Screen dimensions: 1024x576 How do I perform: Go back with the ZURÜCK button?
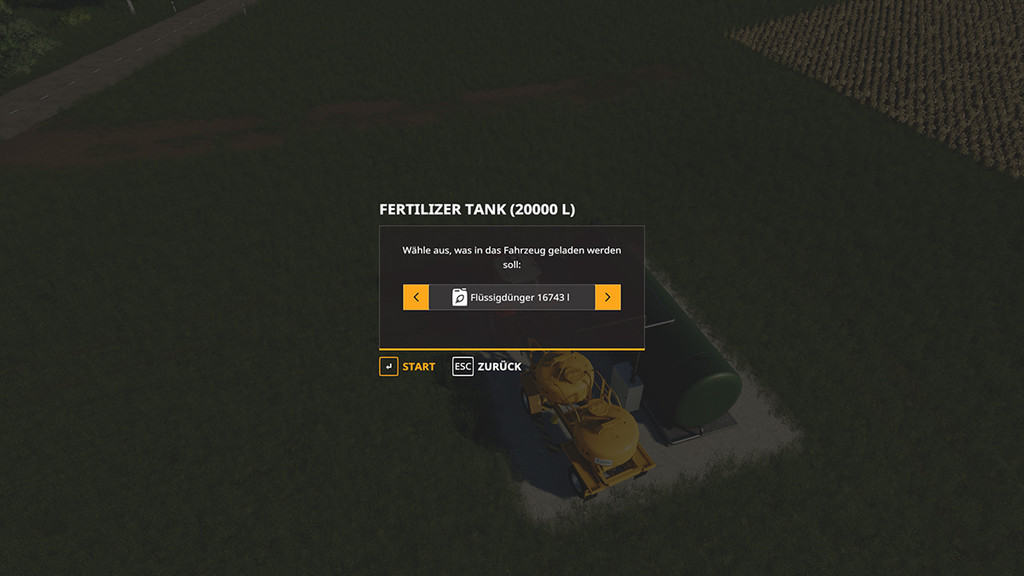pyautogui.click(x=488, y=367)
